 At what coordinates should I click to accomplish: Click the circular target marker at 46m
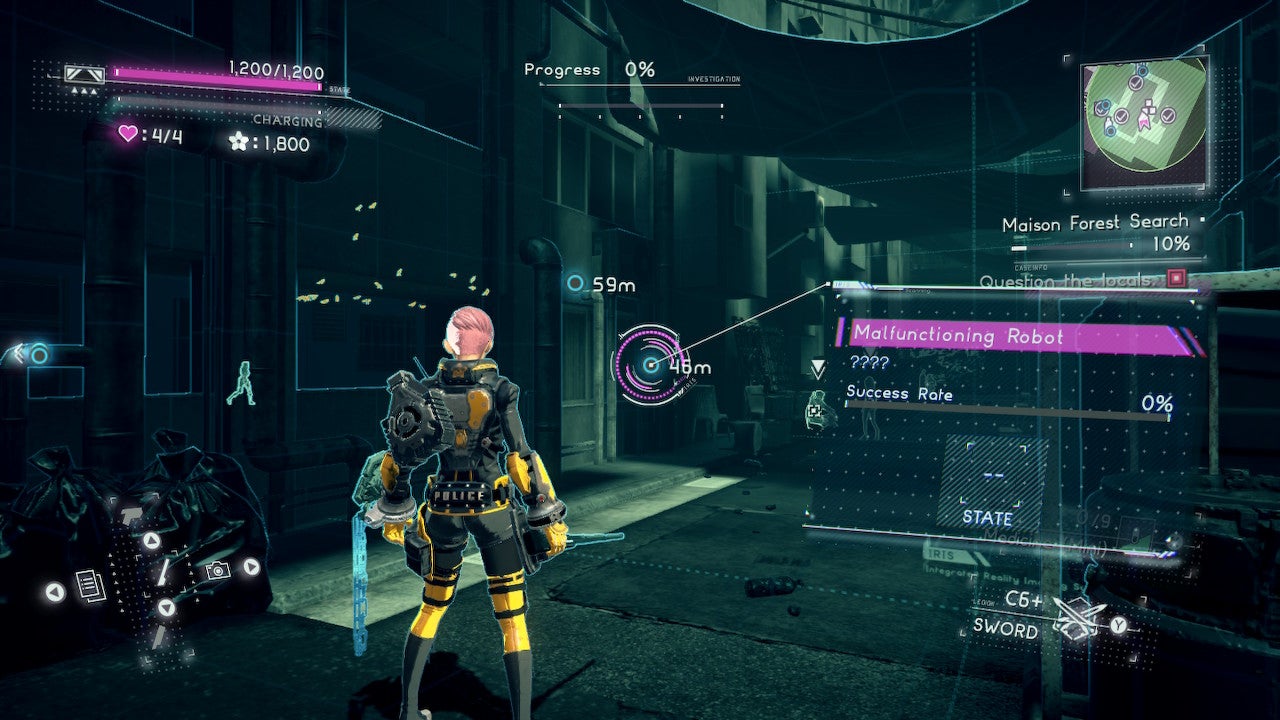pyautogui.click(x=650, y=365)
